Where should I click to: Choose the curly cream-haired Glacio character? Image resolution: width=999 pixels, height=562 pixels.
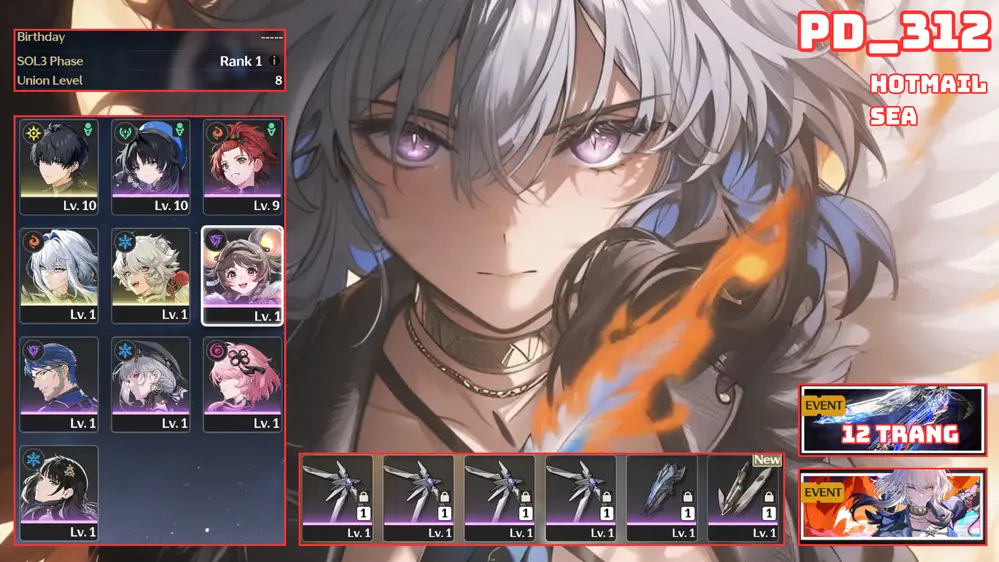click(x=151, y=276)
